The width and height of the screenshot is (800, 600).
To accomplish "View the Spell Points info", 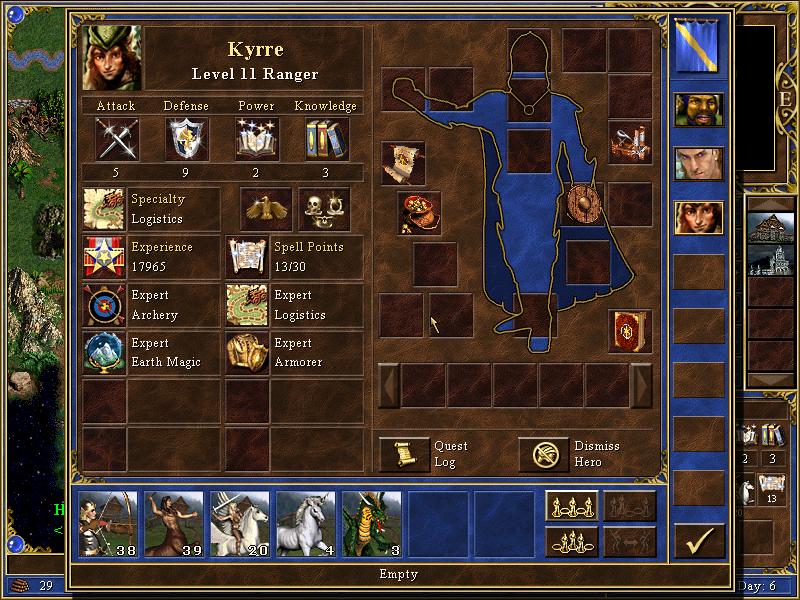I will (247, 257).
